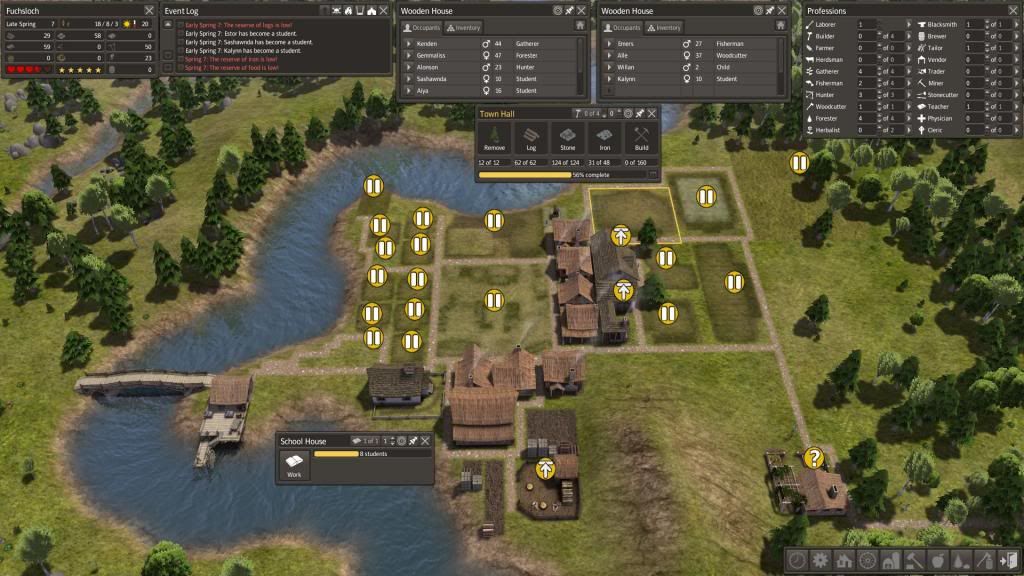Close the Fuchsloch town status panel
Screen dimensions: 1024x576
coord(149,10)
